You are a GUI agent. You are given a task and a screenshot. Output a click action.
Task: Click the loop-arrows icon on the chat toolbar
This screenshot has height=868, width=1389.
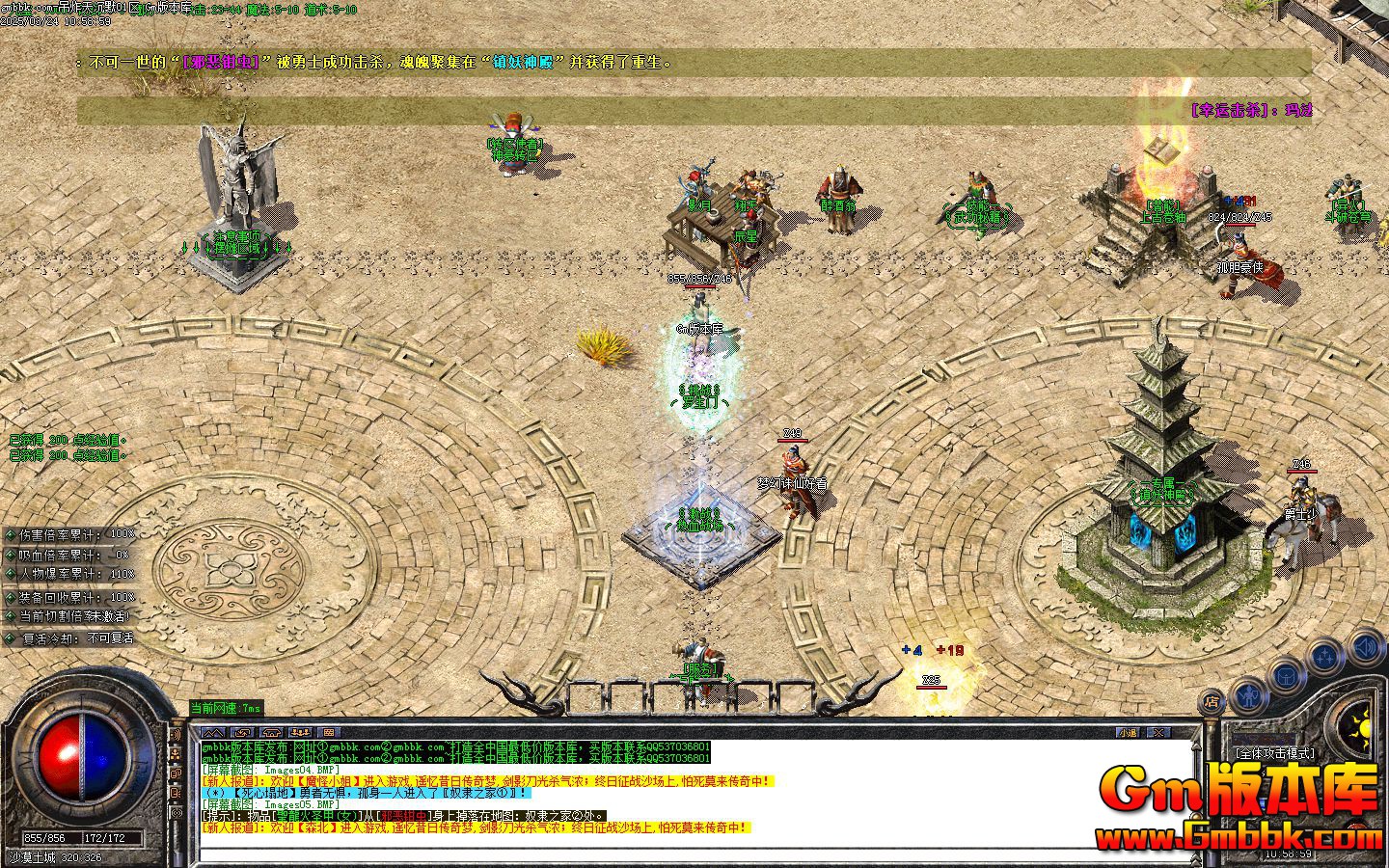pos(243,731)
